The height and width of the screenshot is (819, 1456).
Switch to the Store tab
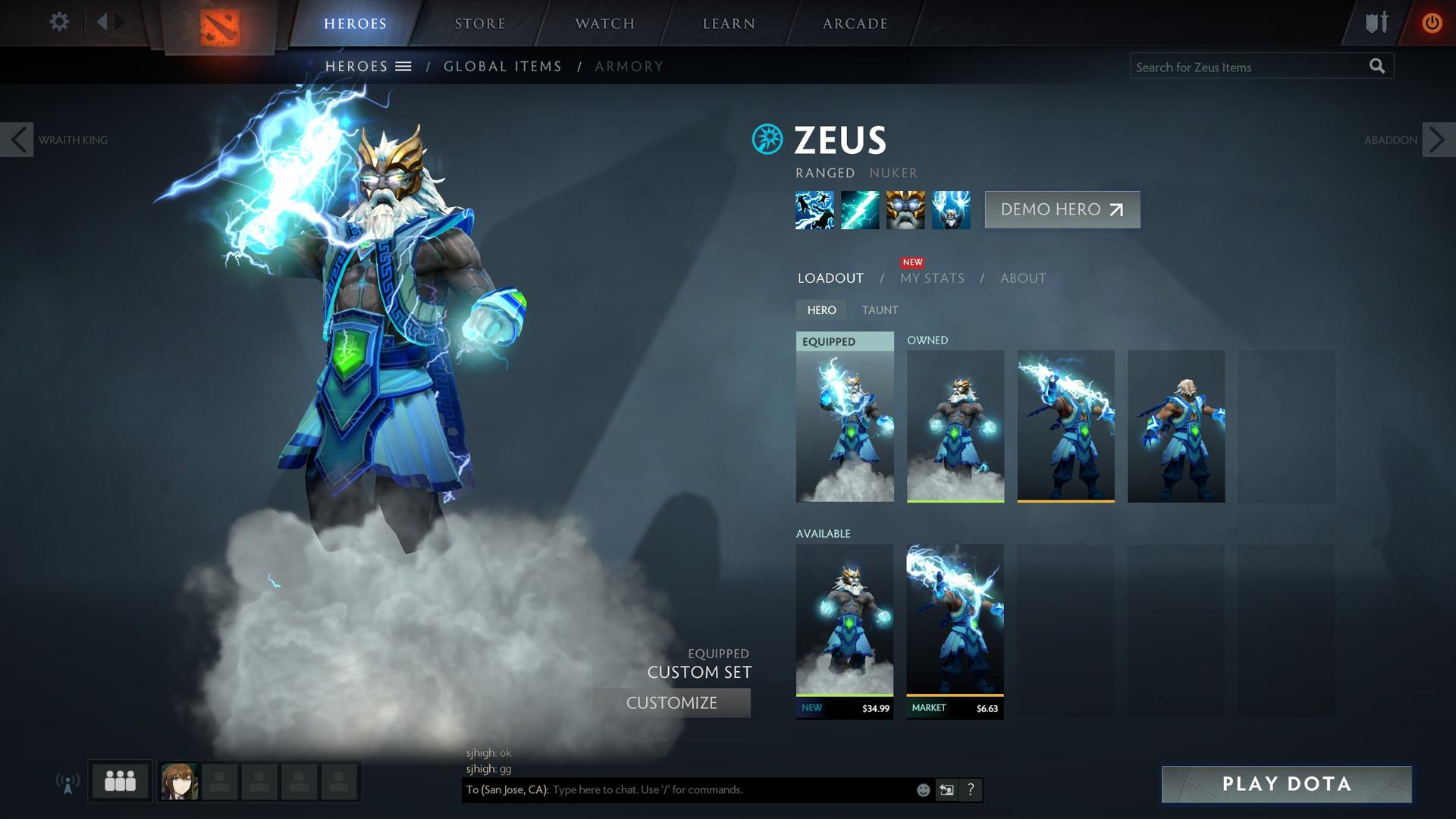480,24
